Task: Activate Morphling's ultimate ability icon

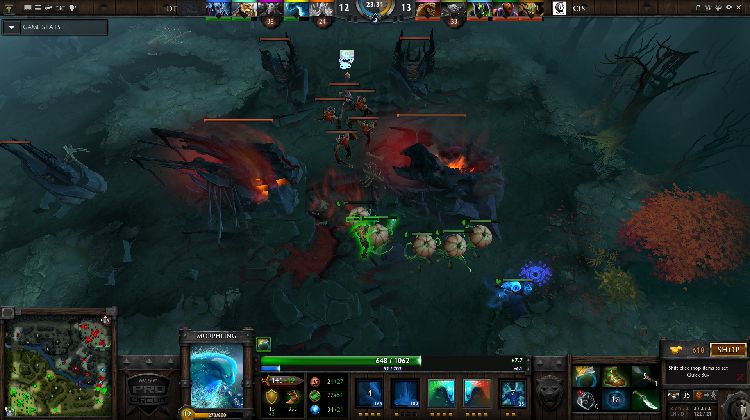Action: tap(513, 390)
